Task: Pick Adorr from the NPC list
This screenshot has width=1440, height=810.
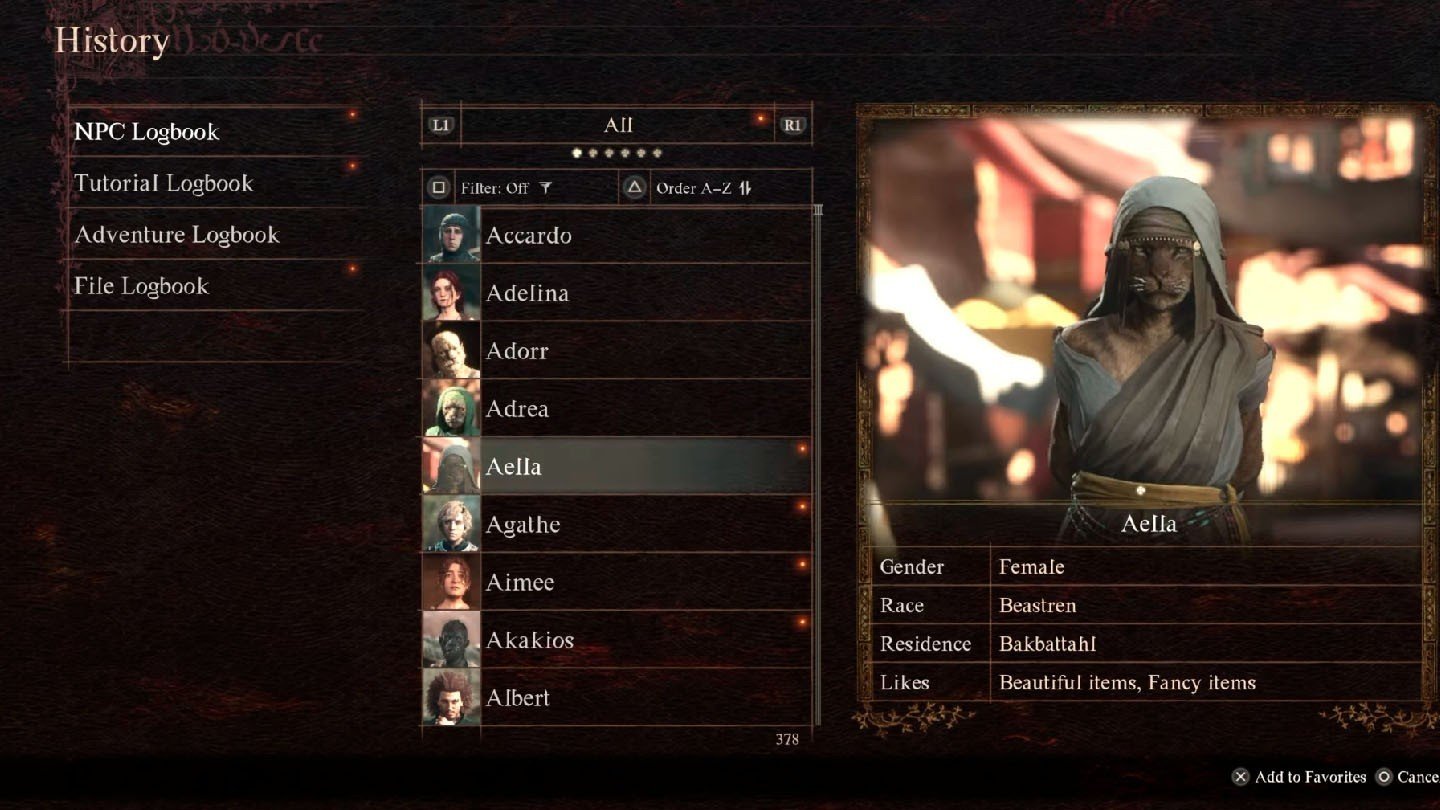Action: [616, 351]
